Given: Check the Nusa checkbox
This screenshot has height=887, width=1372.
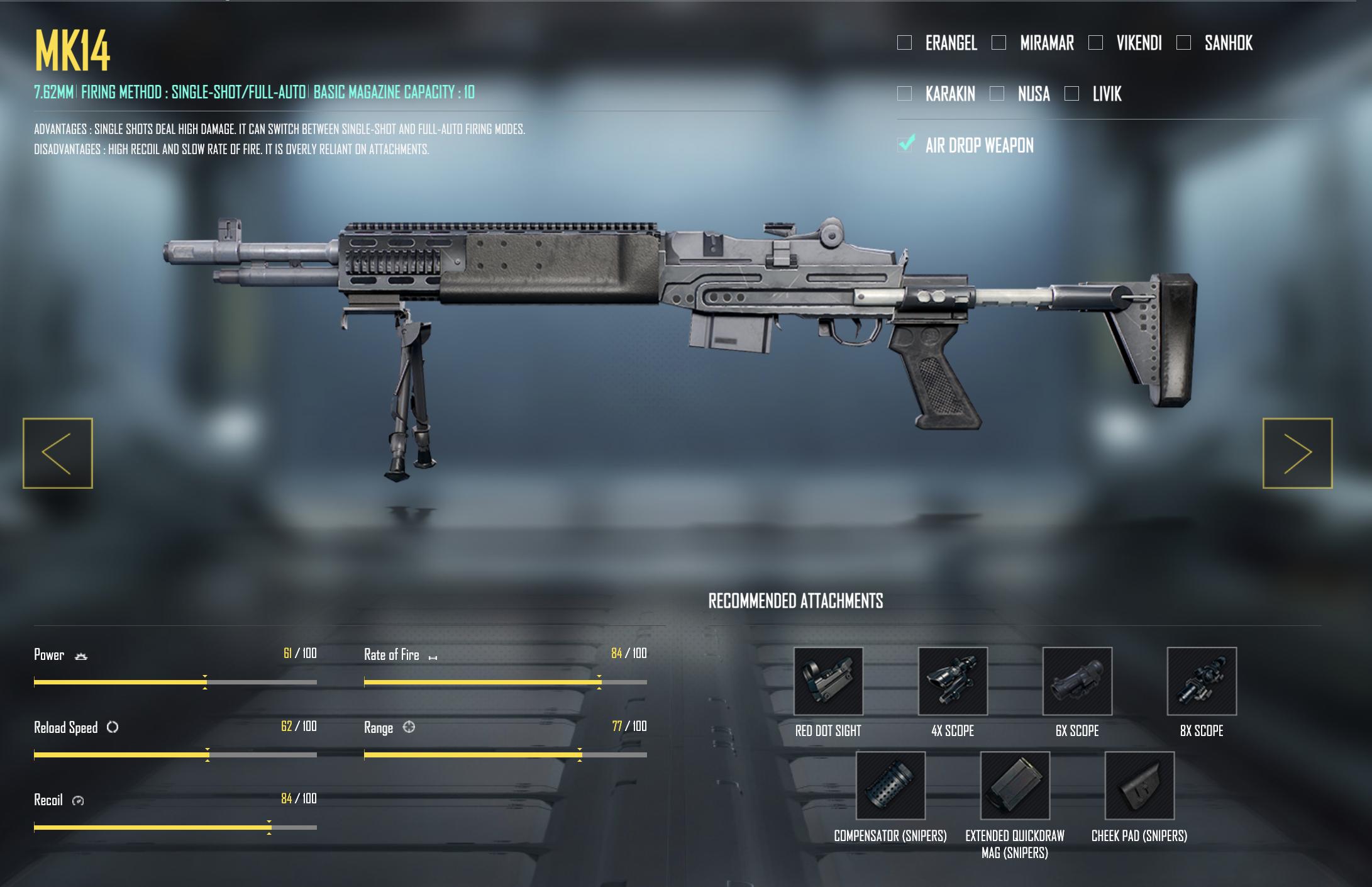Looking at the screenshot, I should point(997,94).
